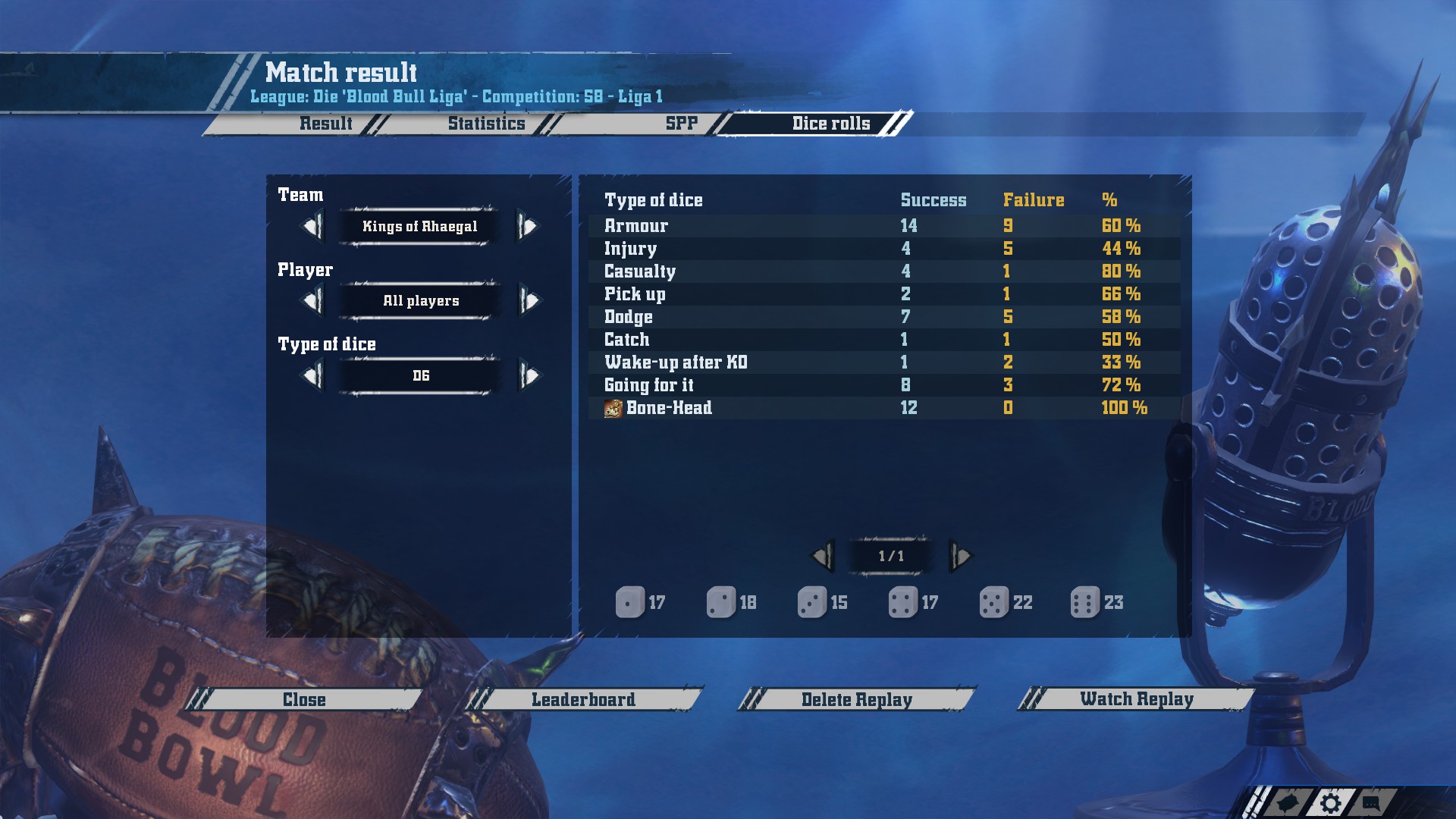Open settings via the gear icon
The image size is (1456, 819).
(x=1330, y=803)
